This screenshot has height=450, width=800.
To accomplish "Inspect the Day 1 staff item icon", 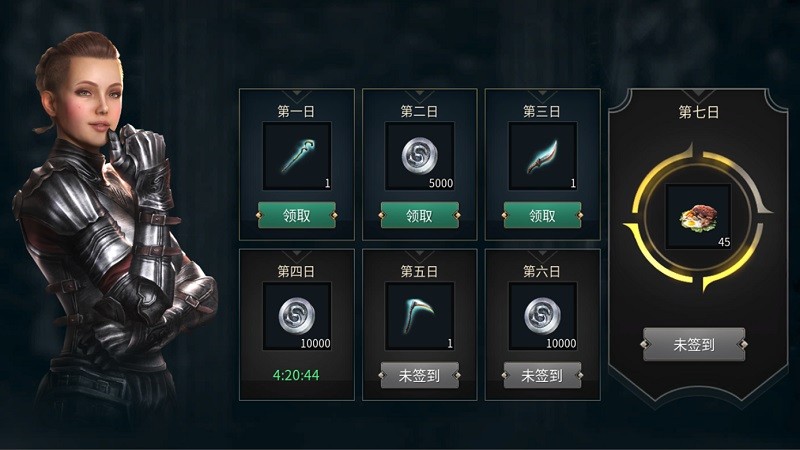I will 297,157.
